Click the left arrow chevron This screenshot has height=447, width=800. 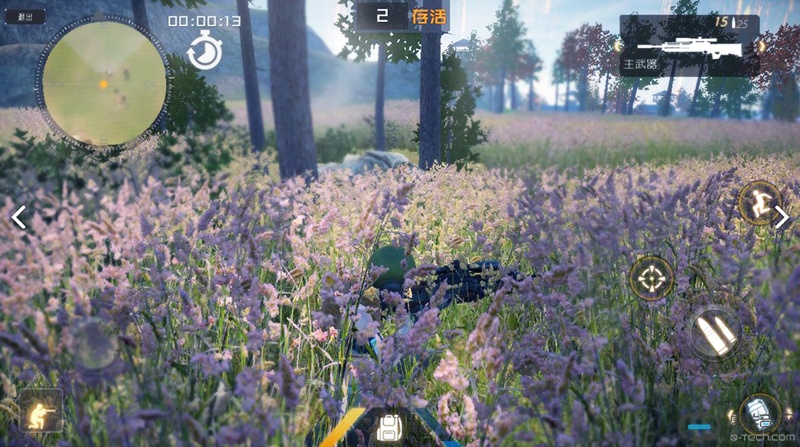pyautogui.click(x=18, y=217)
